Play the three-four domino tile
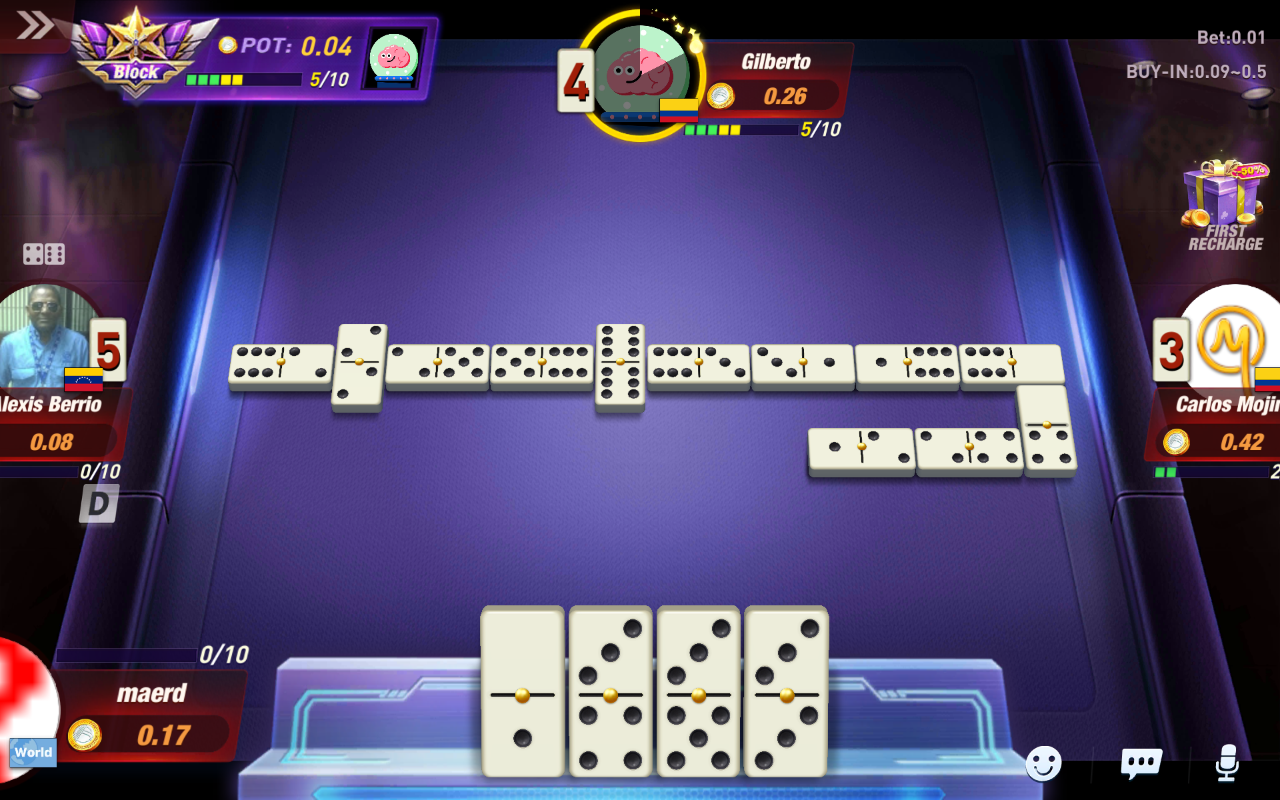 click(610, 692)
